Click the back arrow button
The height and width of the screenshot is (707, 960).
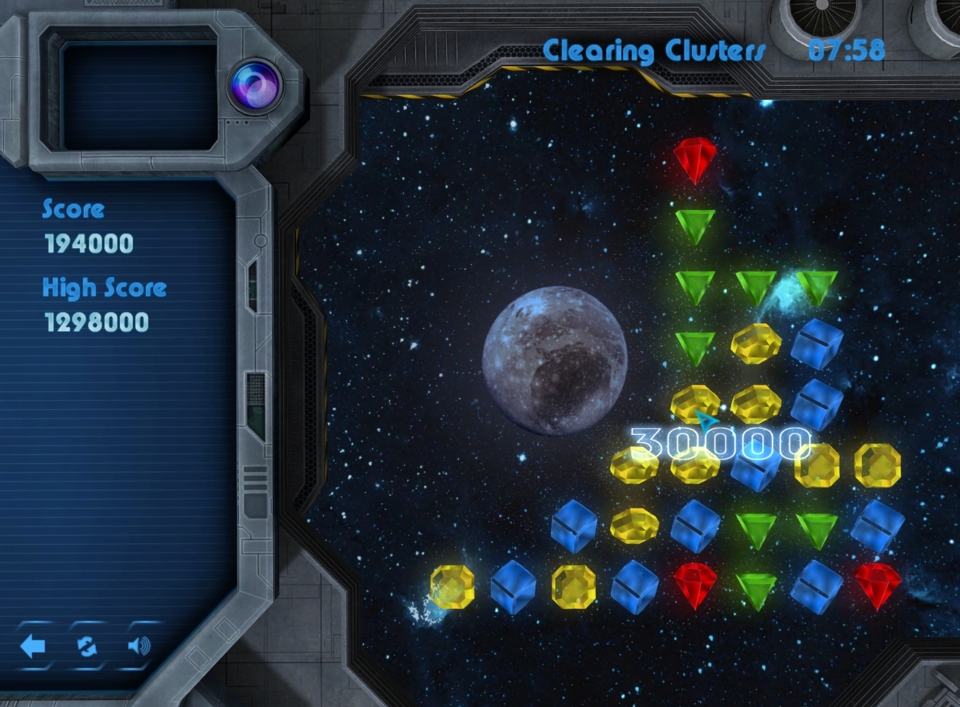click(33, 646)
